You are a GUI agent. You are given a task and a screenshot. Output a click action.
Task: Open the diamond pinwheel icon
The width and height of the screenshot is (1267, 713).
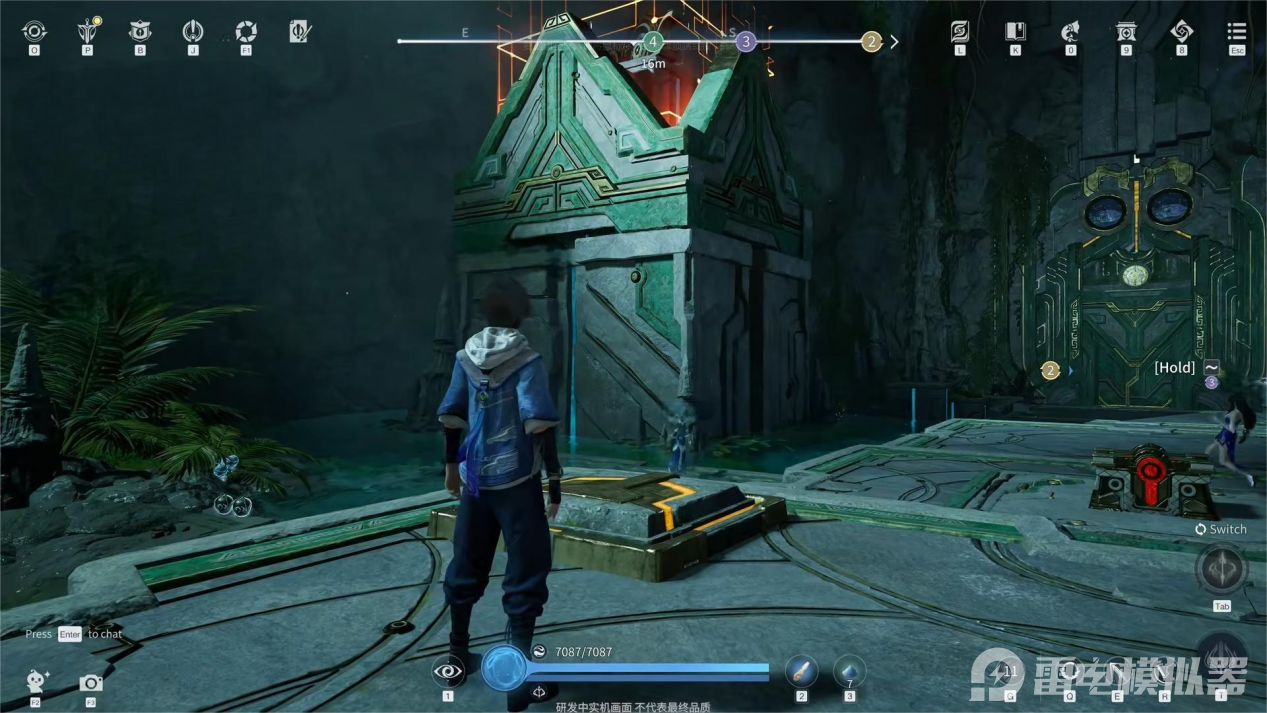[1181, 32]
